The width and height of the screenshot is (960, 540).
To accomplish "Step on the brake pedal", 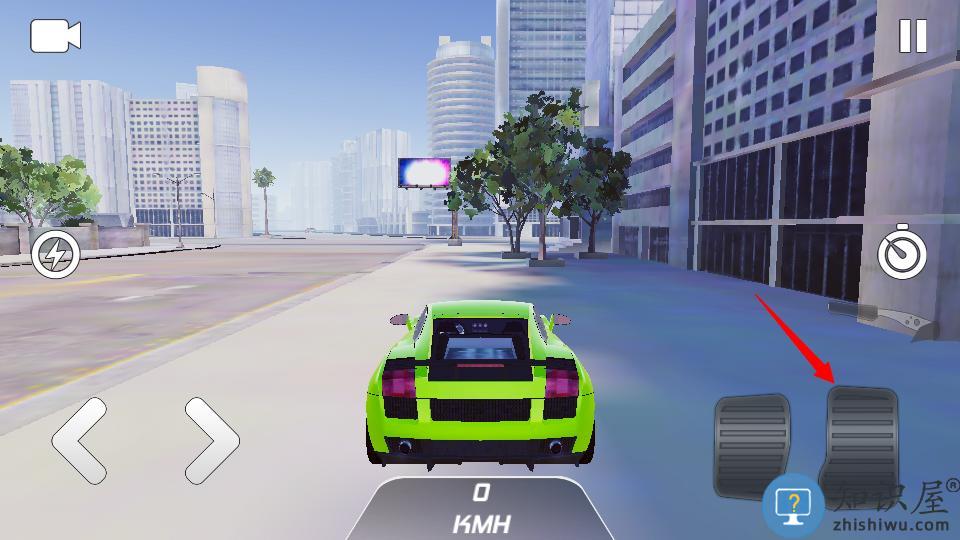I will (x=752, y=444).
